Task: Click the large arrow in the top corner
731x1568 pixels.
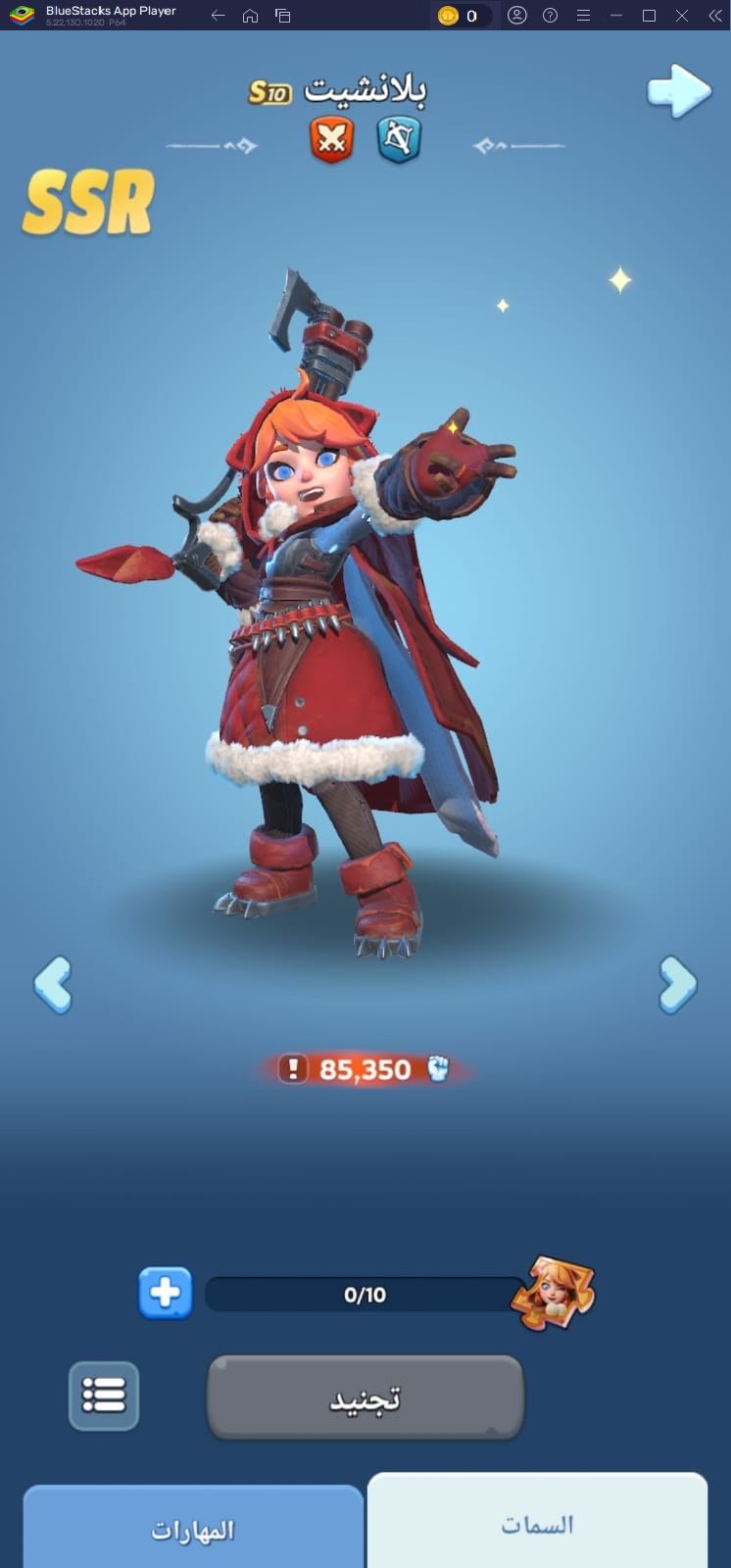Action: [679, 92]
